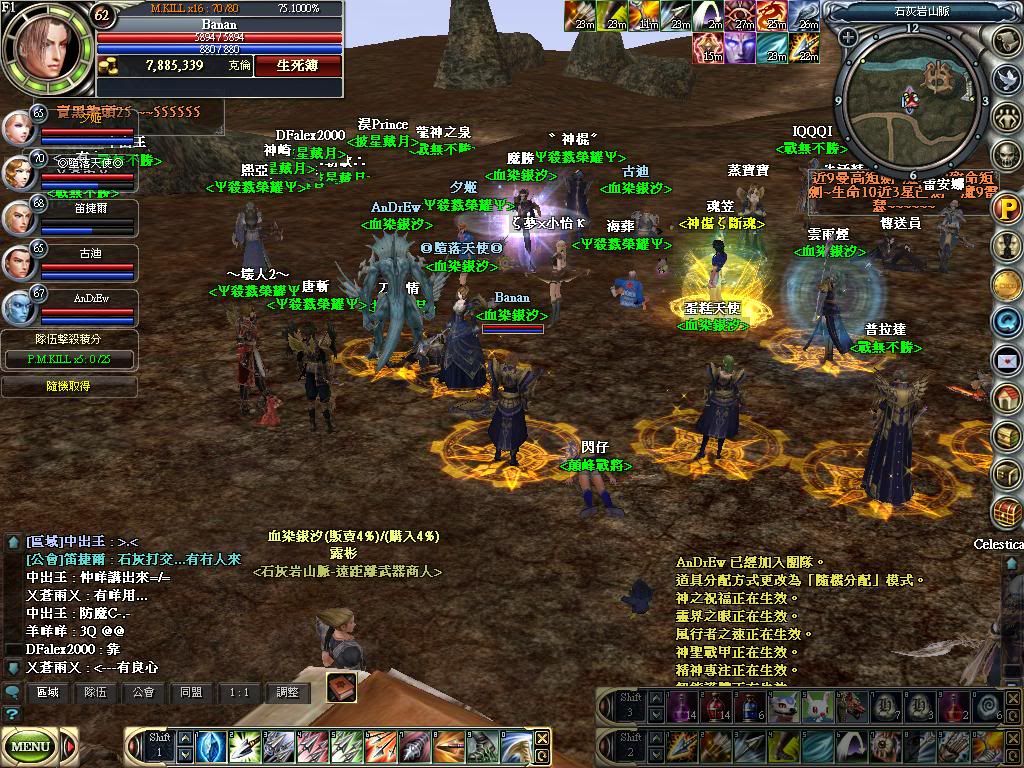1024x768 pixels.
Task: Open the green MENU button
Action: point(31,746)
